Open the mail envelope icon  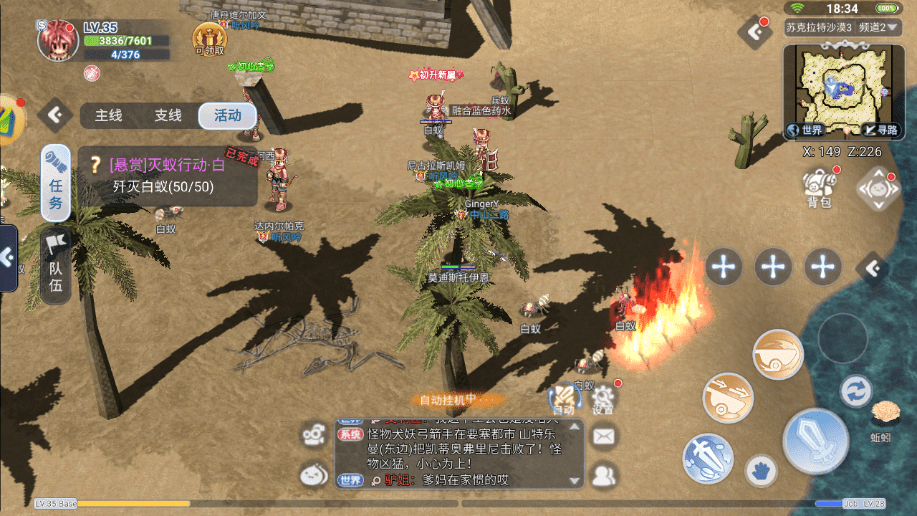click(x=603, y=436)
